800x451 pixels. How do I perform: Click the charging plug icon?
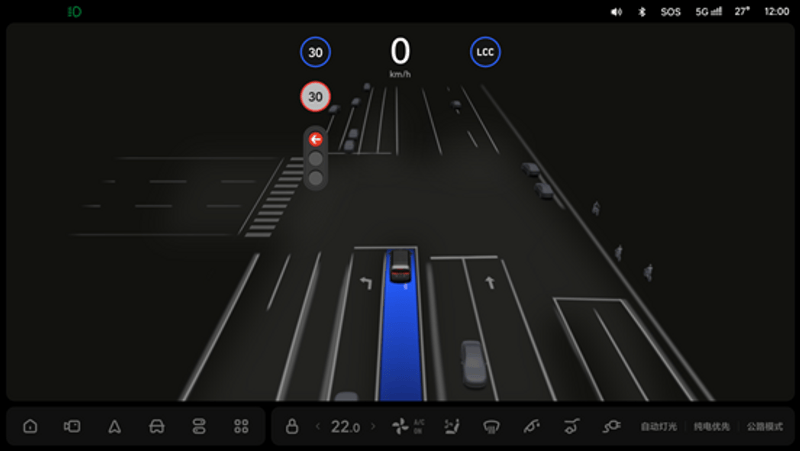611,426
